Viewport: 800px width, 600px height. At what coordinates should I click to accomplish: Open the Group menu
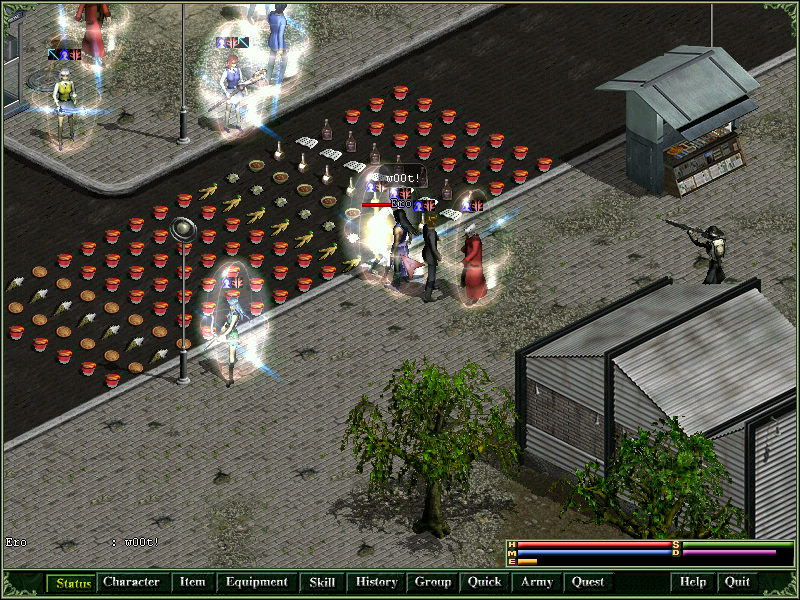click(433, 582)
